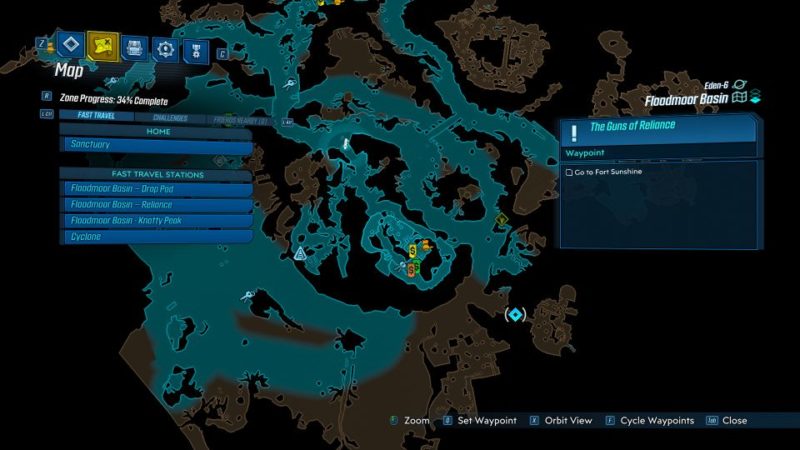Click the blue diamond mission waypoint marker
This screenshot has width=800, height=450.
coord(515,315)
